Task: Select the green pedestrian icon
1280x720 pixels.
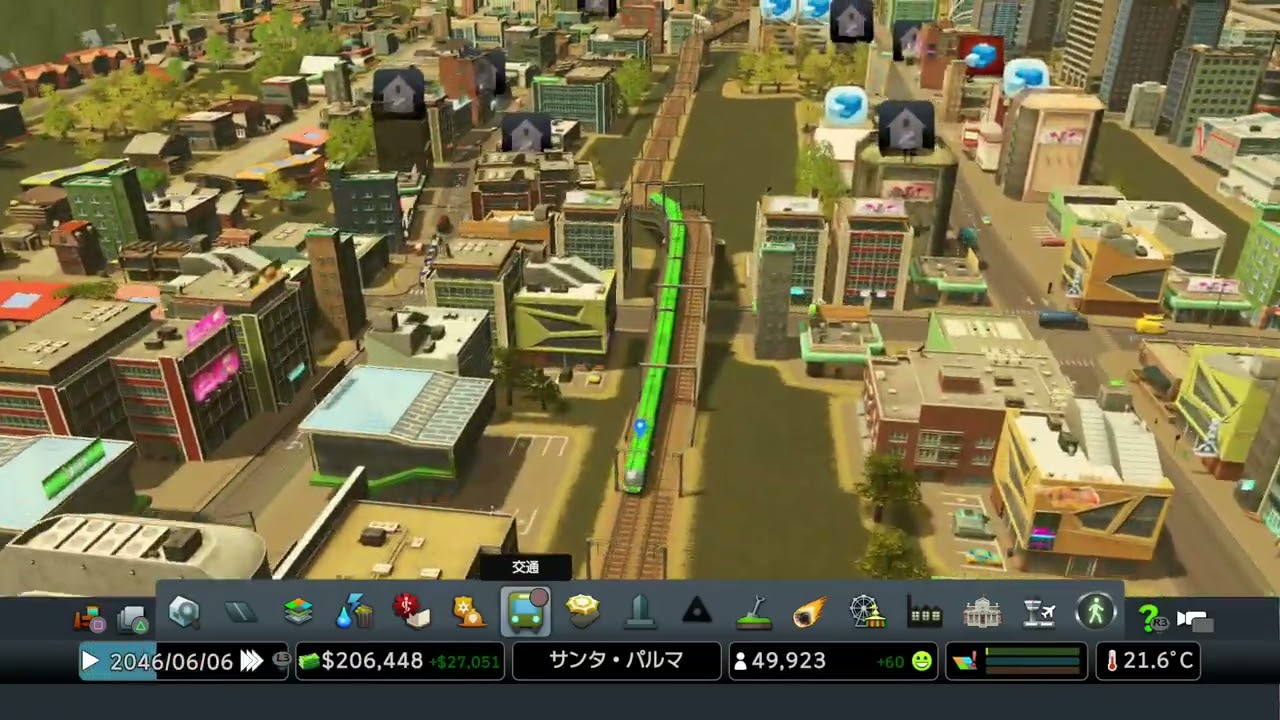Action: (x=1096, y=612)
